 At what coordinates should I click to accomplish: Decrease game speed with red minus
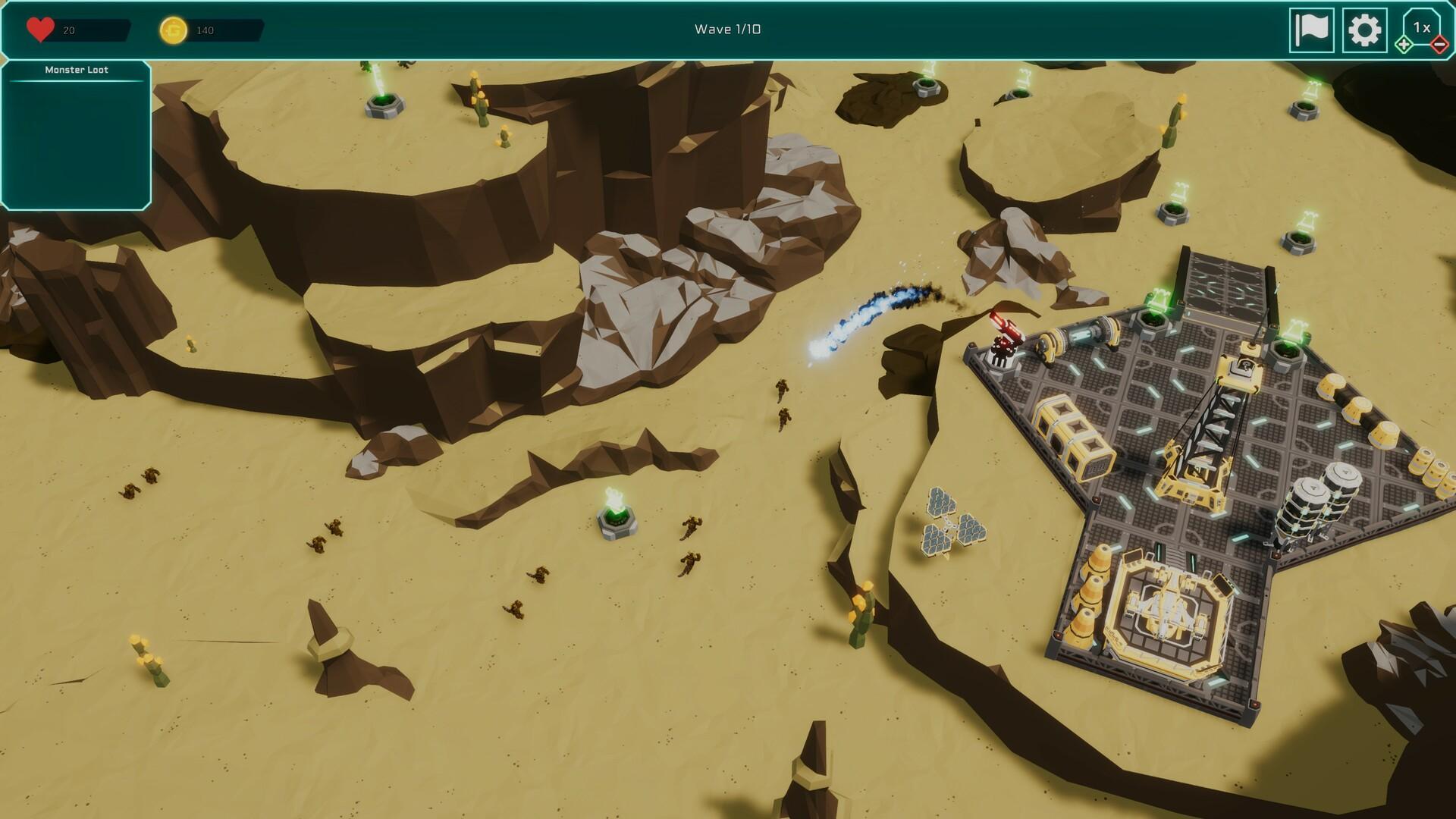click(x=1439, y=45)
